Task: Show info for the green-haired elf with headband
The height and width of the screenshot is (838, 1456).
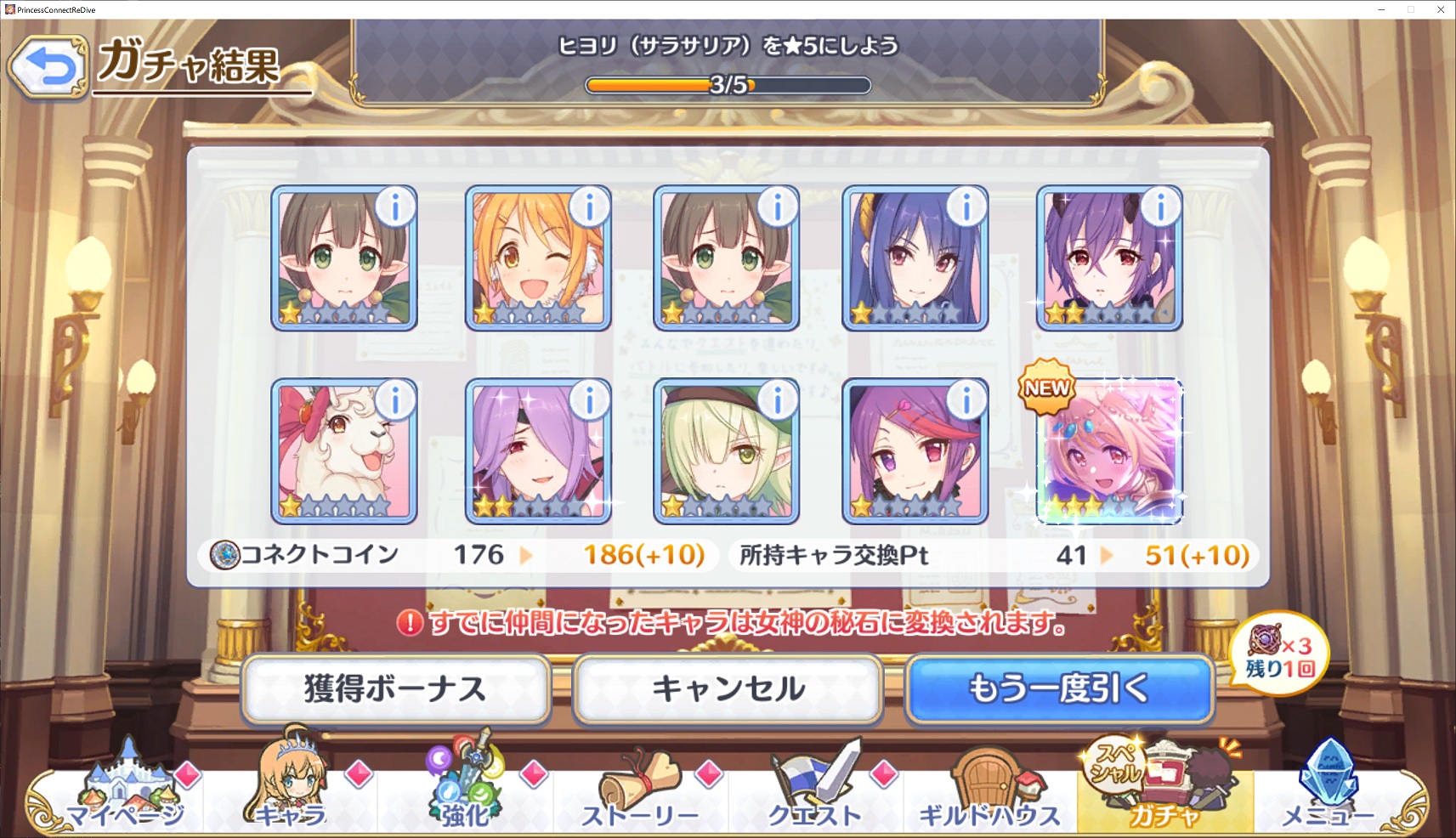Action: pos(778,400)
